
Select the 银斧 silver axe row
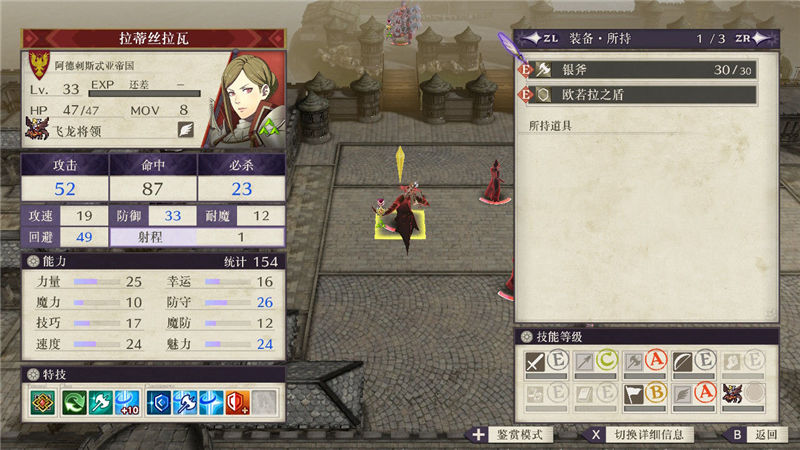pyautogui.click(x=640, y=69)
